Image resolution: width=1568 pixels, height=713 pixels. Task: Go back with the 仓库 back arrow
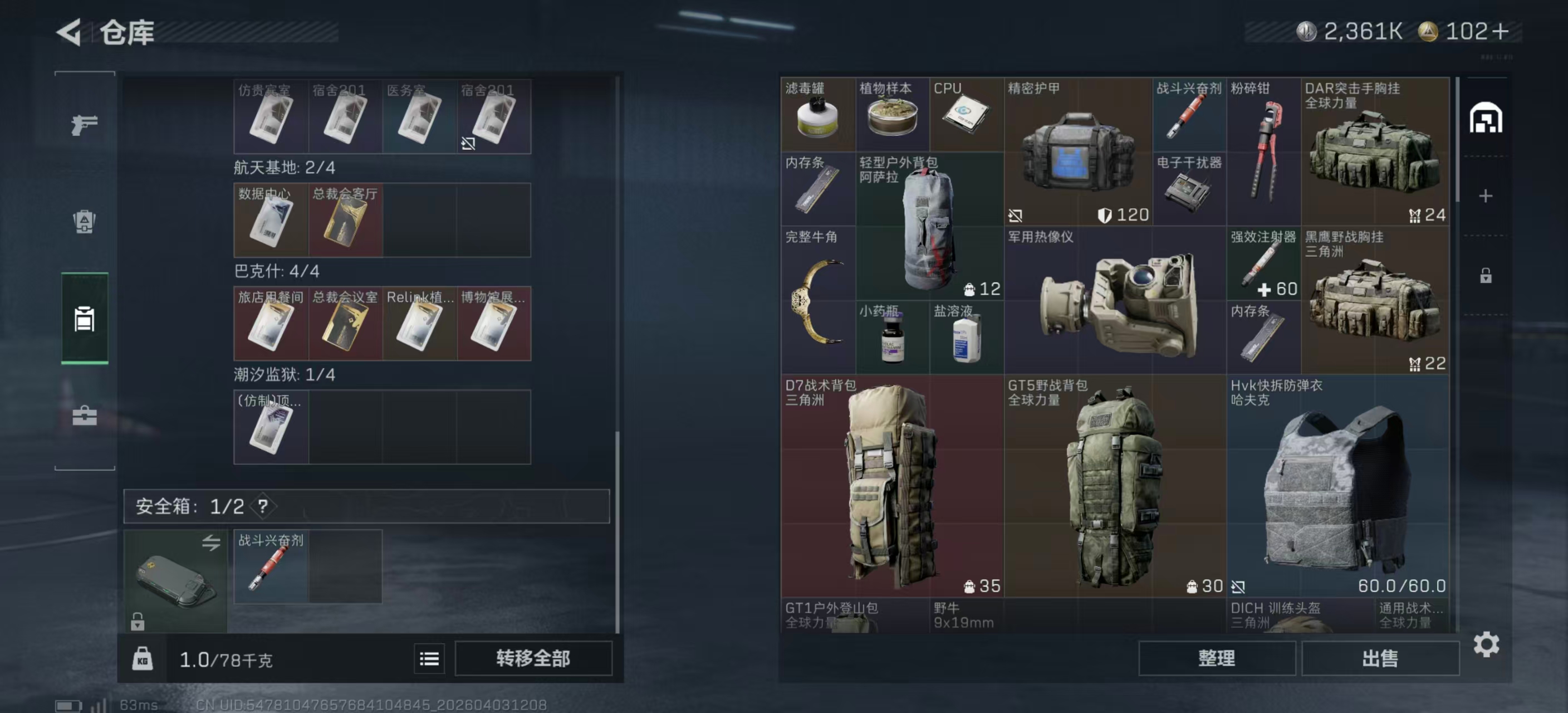[x=69, y=32]
